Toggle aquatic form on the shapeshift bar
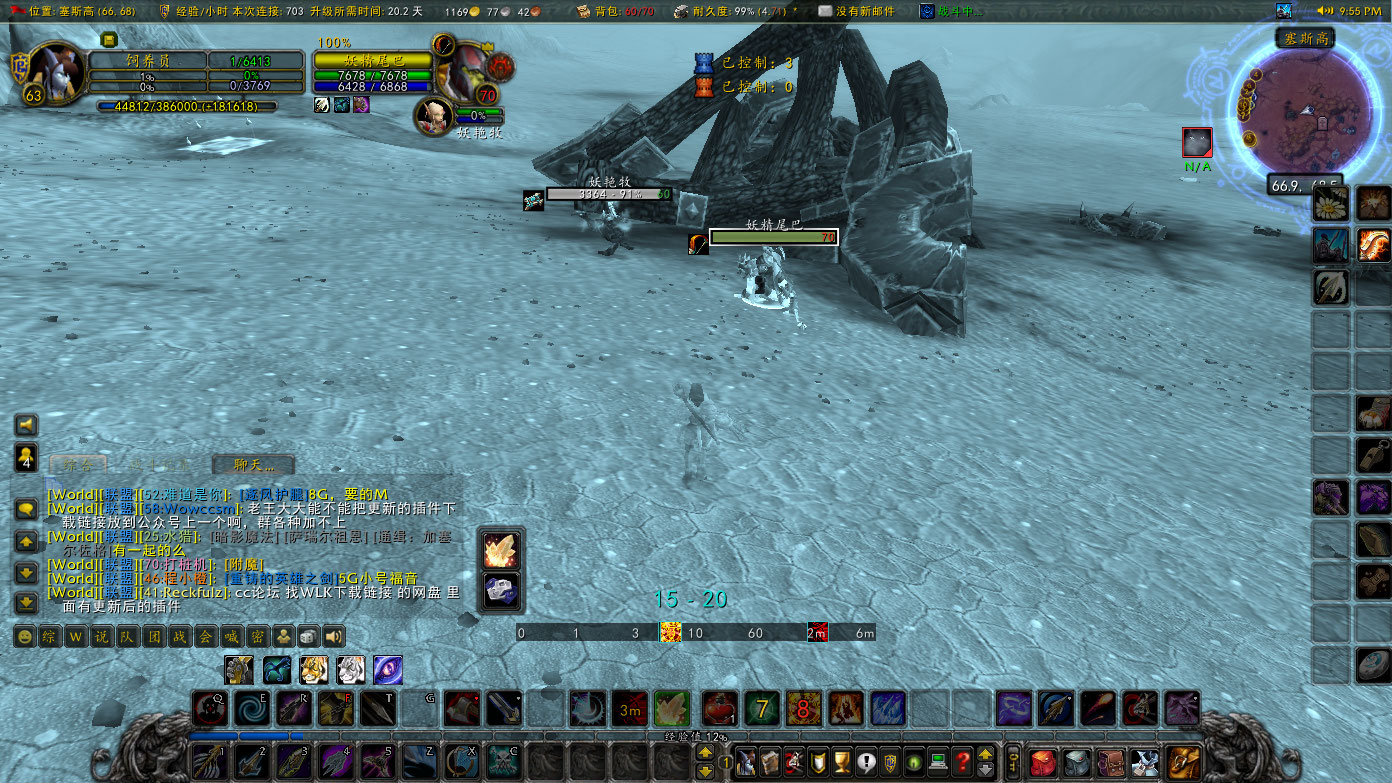1392x783 pixels. [275, 670]
